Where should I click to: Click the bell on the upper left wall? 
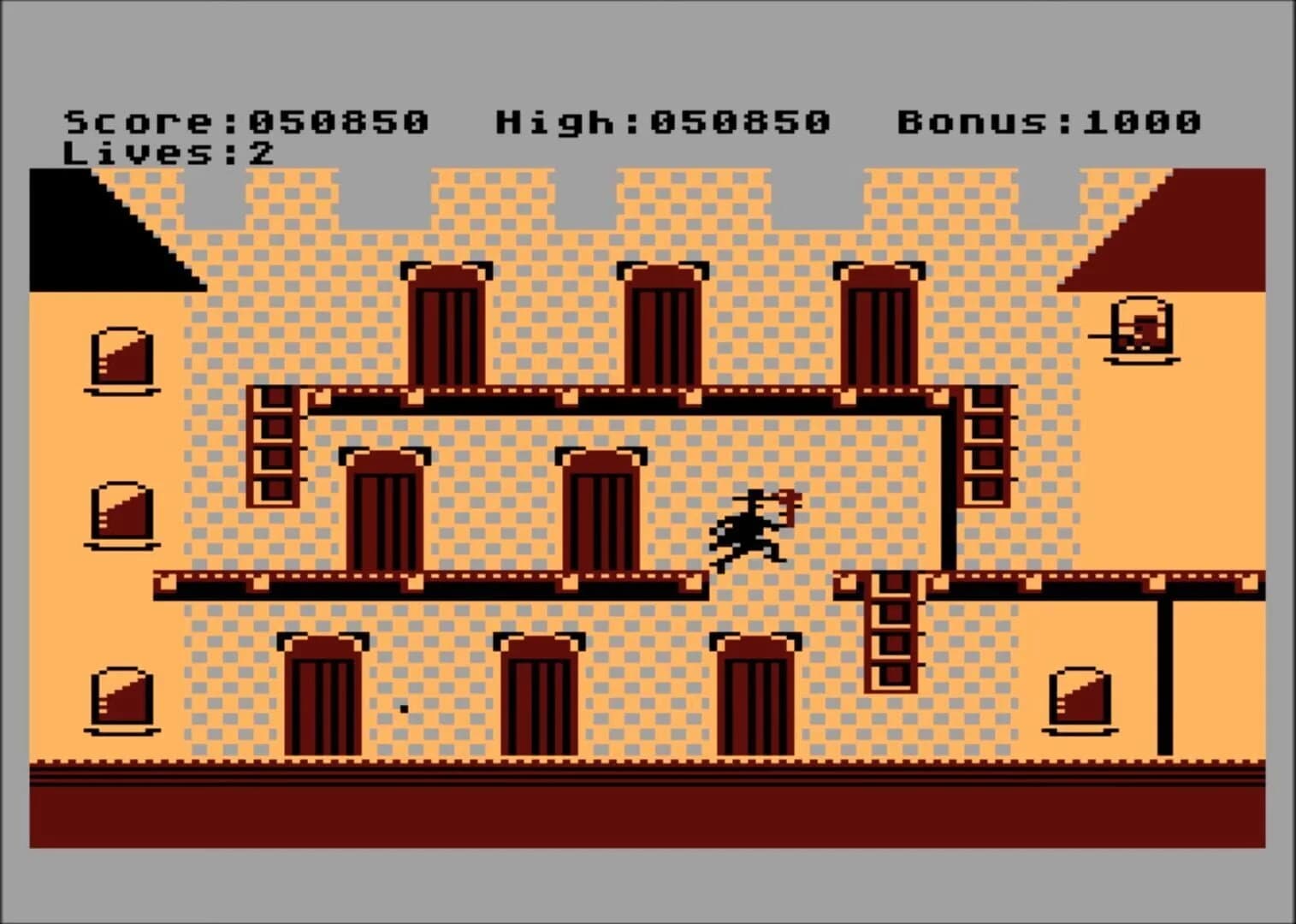[120, 359]
